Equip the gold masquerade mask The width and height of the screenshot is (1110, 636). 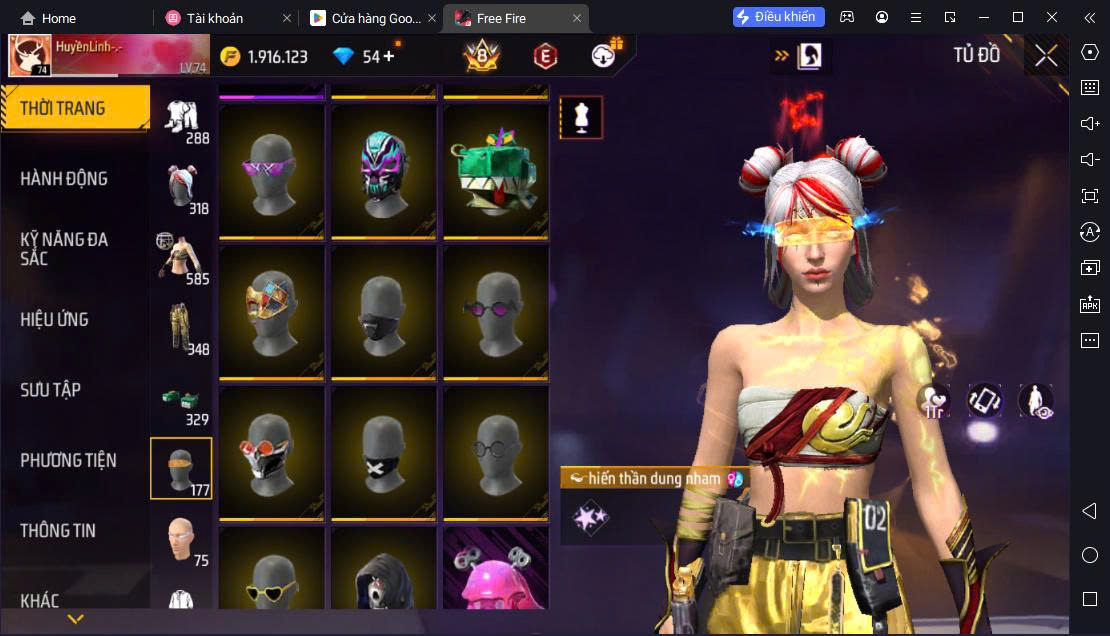pyautogui.click(x=272, y=311)
